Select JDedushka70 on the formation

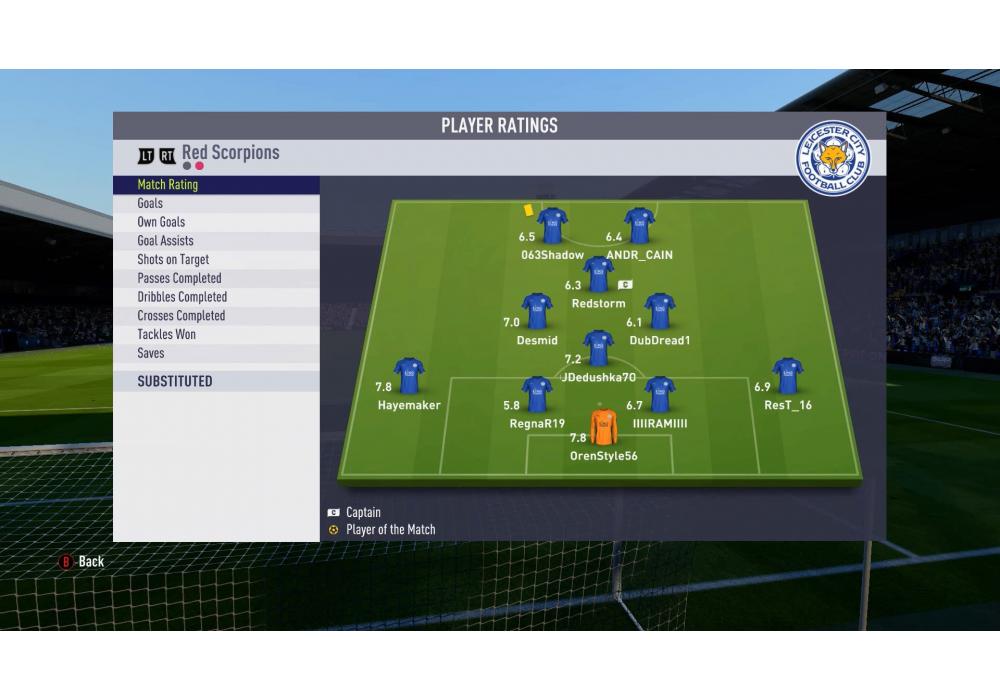[598, 349]
